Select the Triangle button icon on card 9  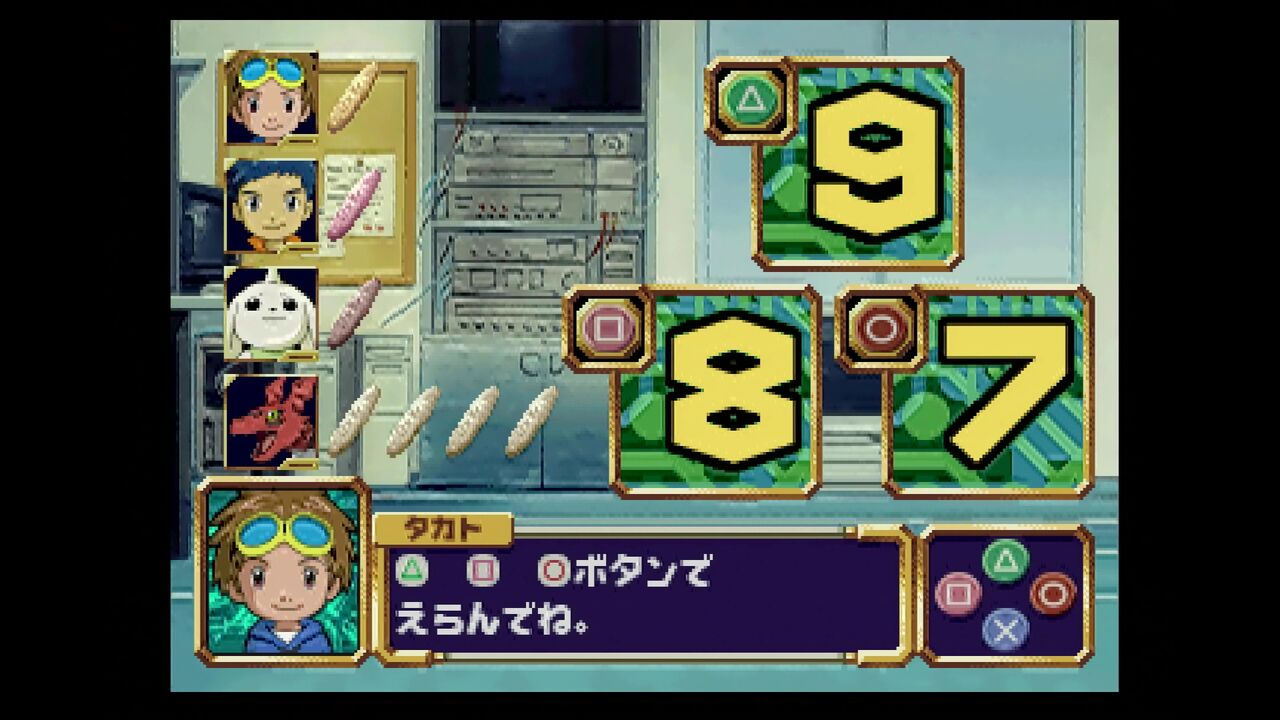pos(748,101)
